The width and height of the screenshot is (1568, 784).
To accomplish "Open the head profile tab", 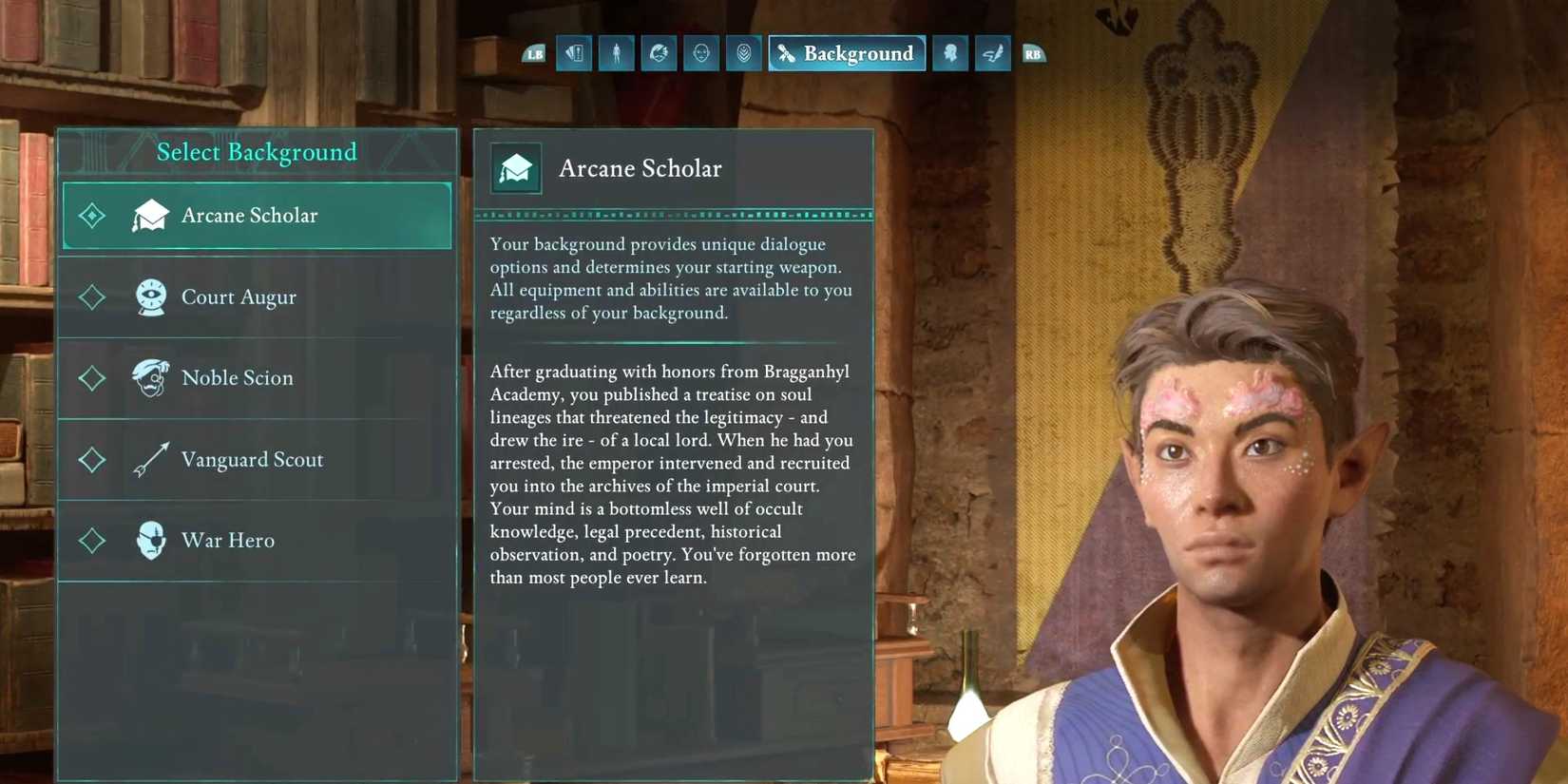I will coord(950,54).
